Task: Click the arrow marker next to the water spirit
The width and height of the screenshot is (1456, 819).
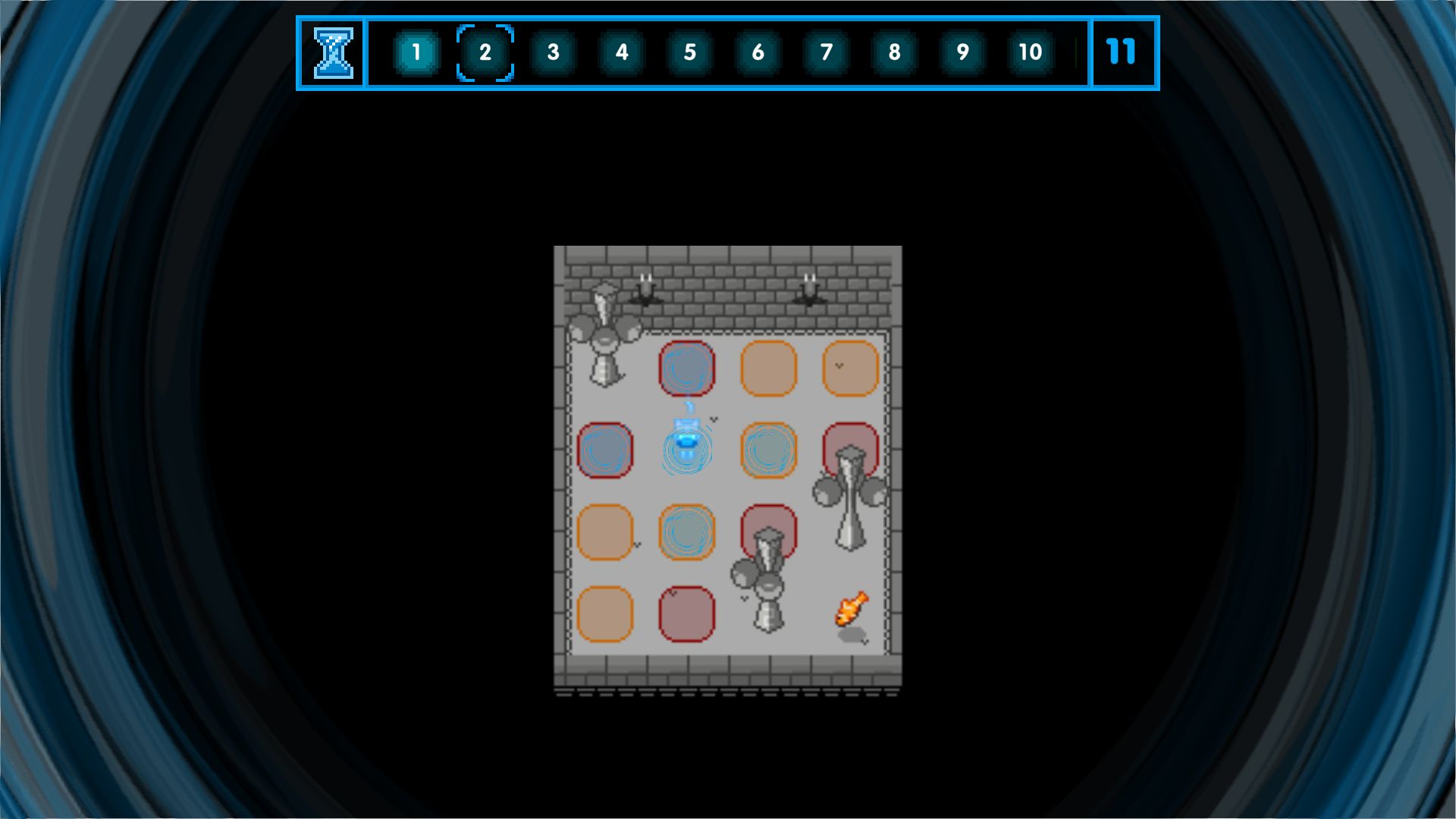Action: 714,419
